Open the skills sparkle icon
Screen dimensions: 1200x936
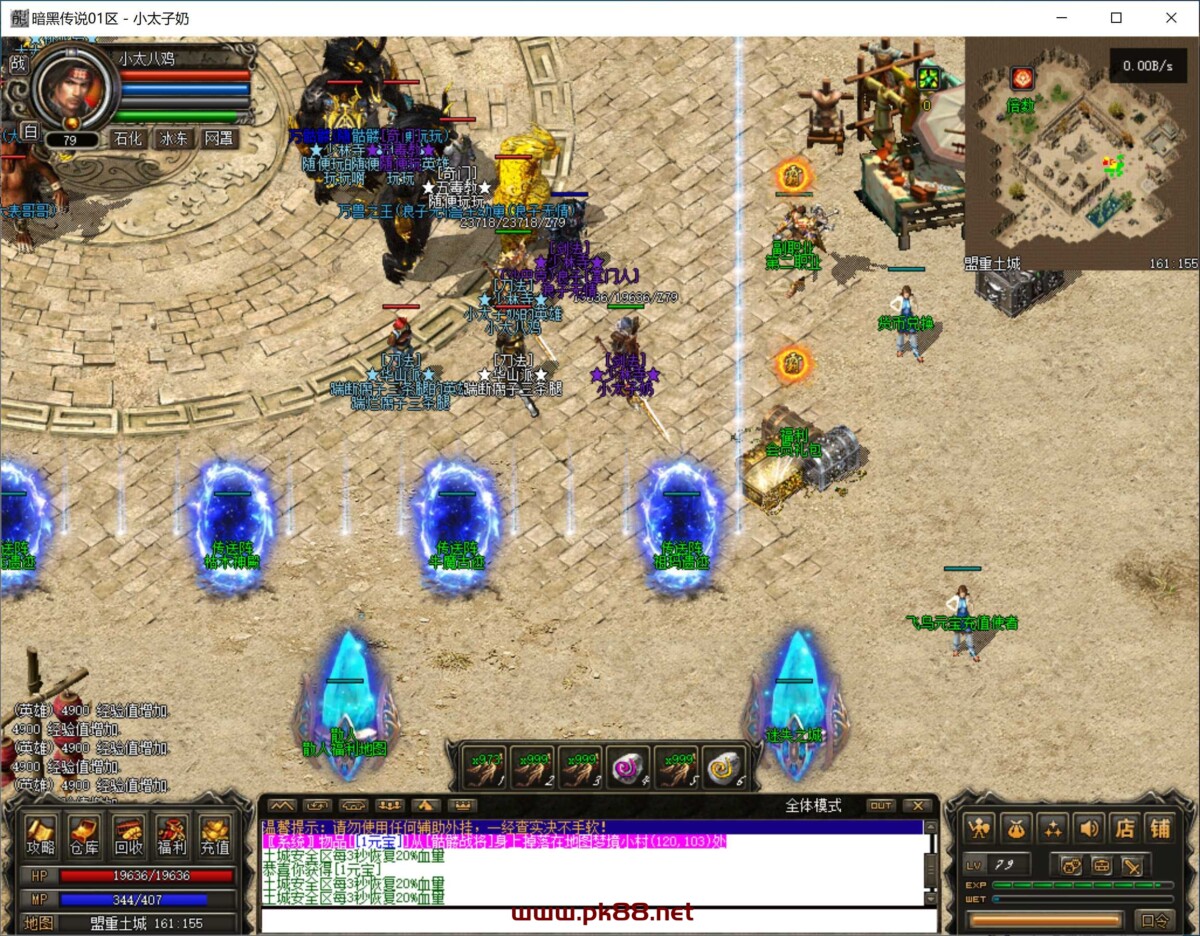pos(1052,827)
